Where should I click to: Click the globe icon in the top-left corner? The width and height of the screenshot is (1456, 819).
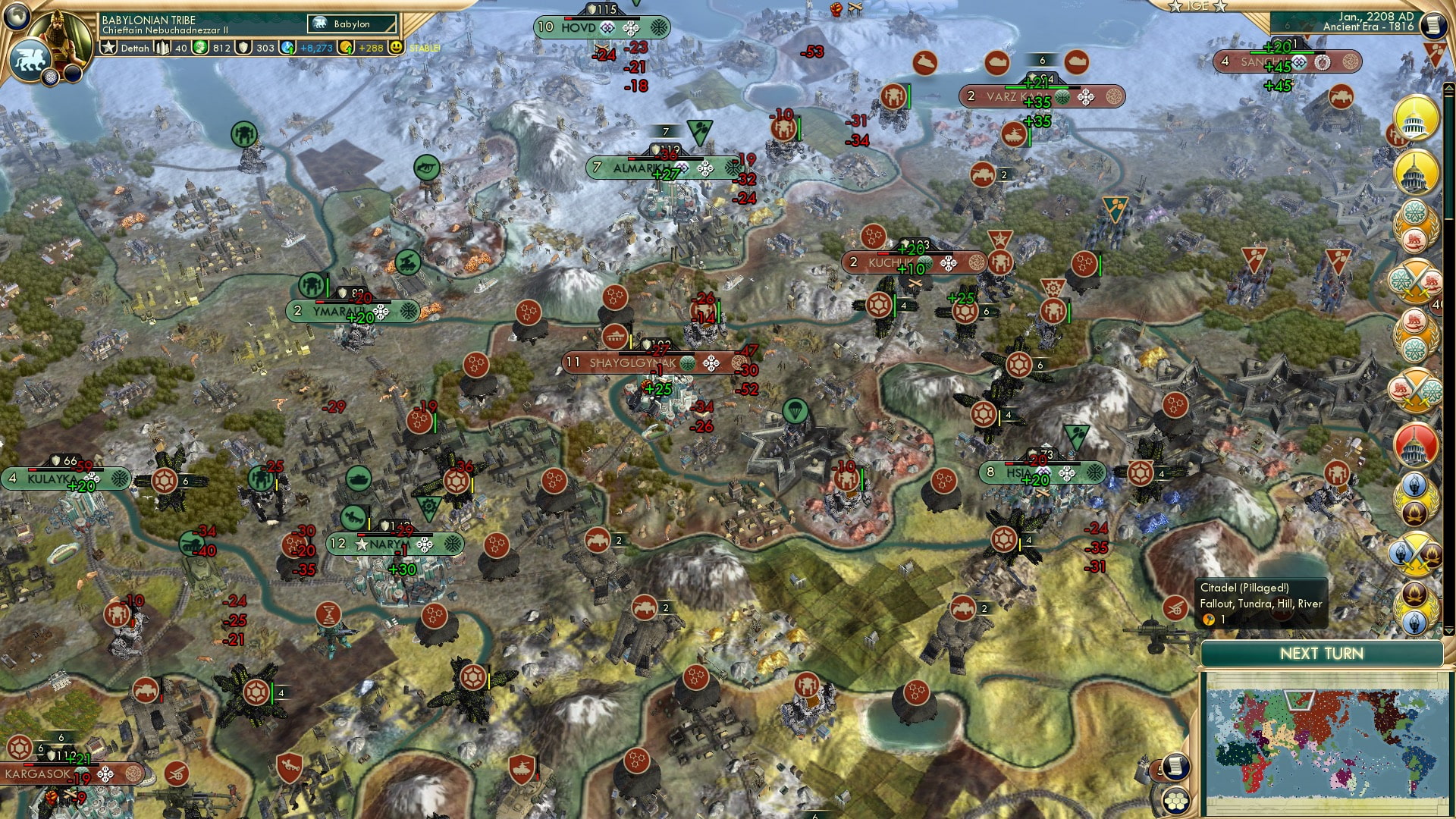tap(17, 17)
